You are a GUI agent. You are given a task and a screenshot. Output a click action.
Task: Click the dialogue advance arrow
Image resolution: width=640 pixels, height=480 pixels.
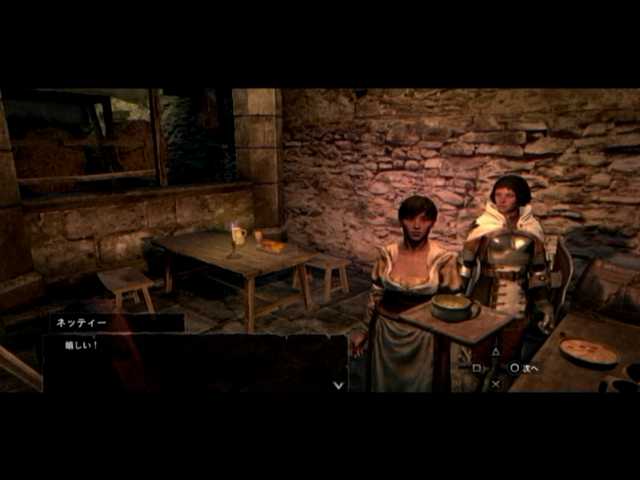338,384
